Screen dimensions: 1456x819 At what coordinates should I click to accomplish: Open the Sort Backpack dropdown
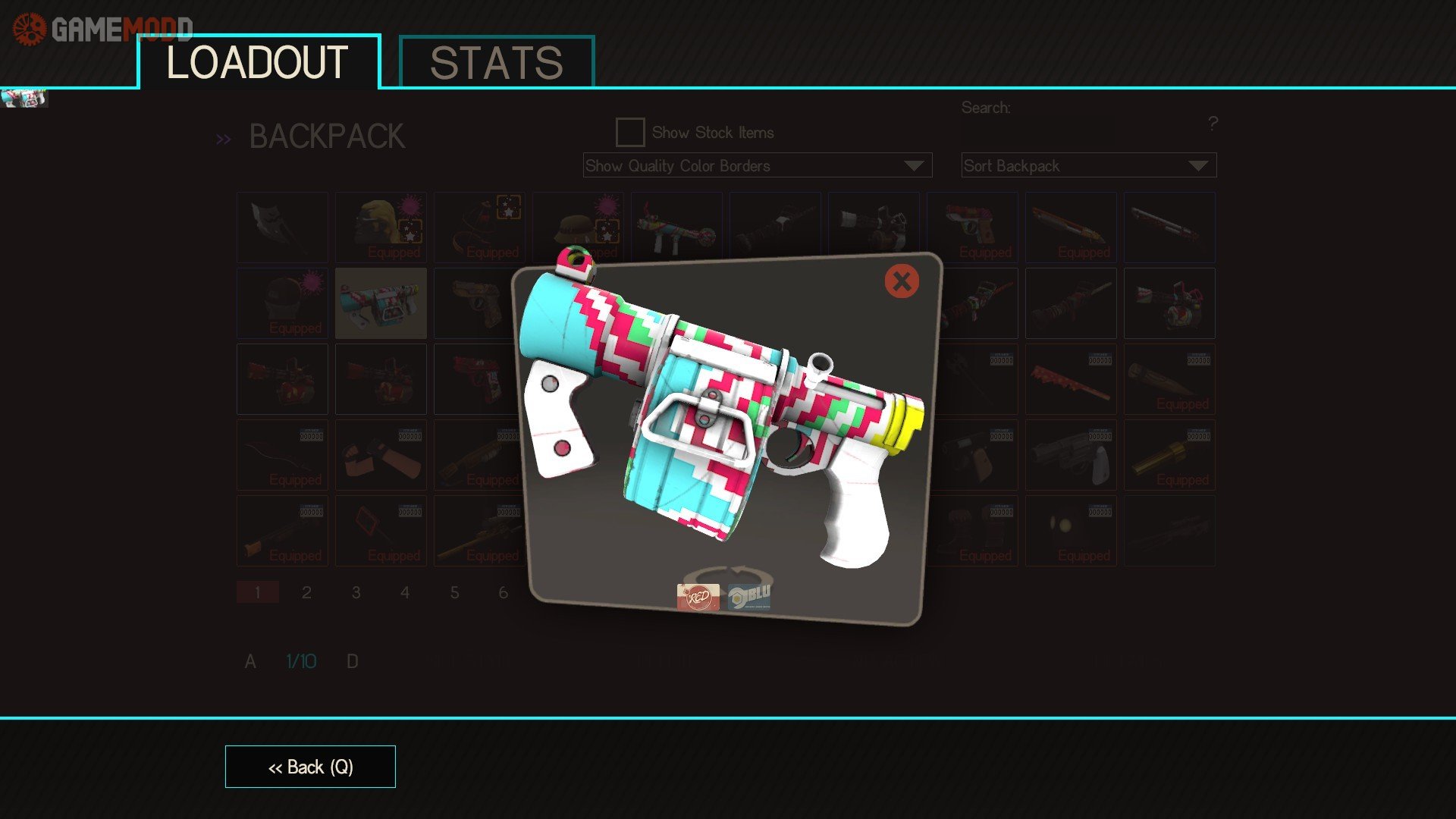pos(1088,165)
